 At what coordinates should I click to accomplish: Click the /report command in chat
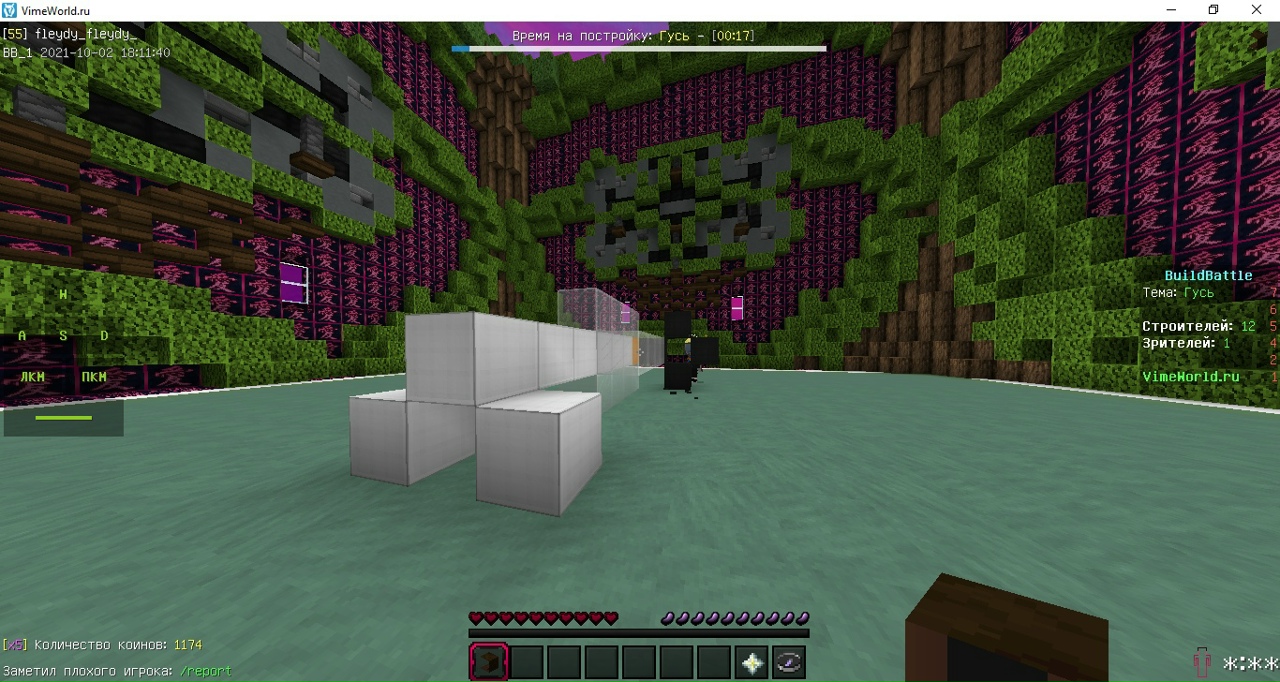(205, 671)
